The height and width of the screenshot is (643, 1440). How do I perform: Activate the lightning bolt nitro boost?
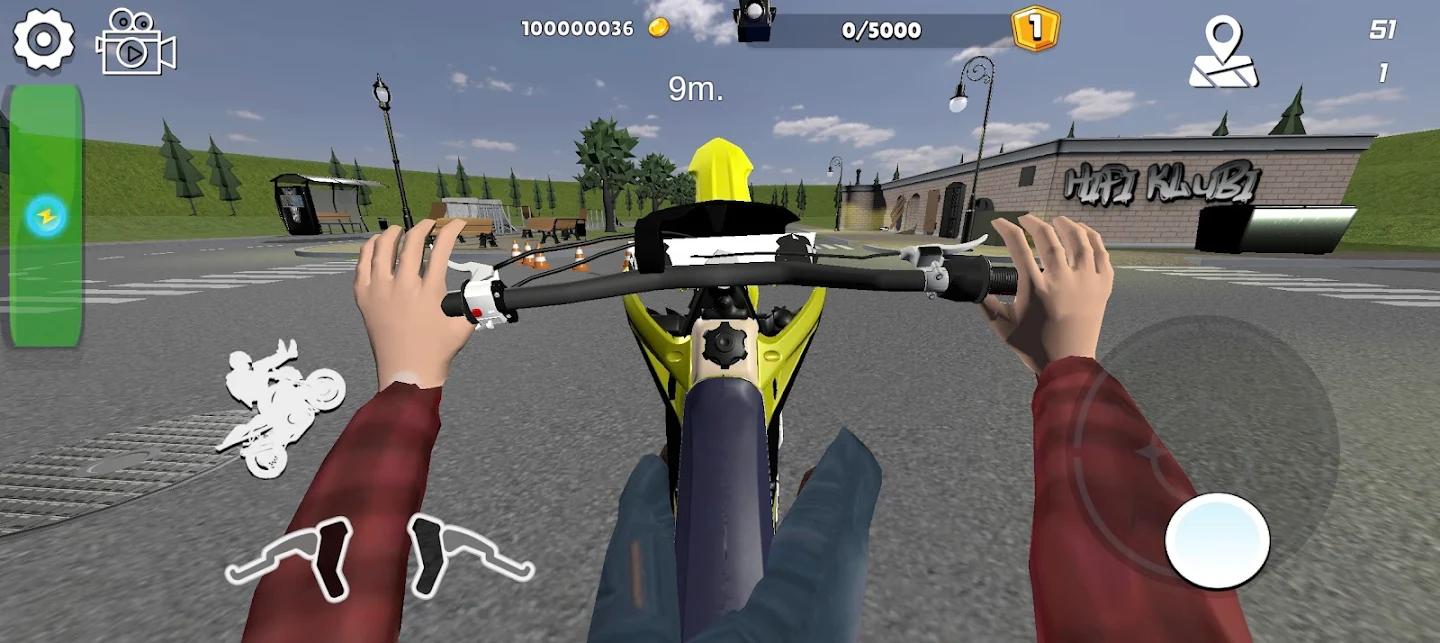pos(46,215)
